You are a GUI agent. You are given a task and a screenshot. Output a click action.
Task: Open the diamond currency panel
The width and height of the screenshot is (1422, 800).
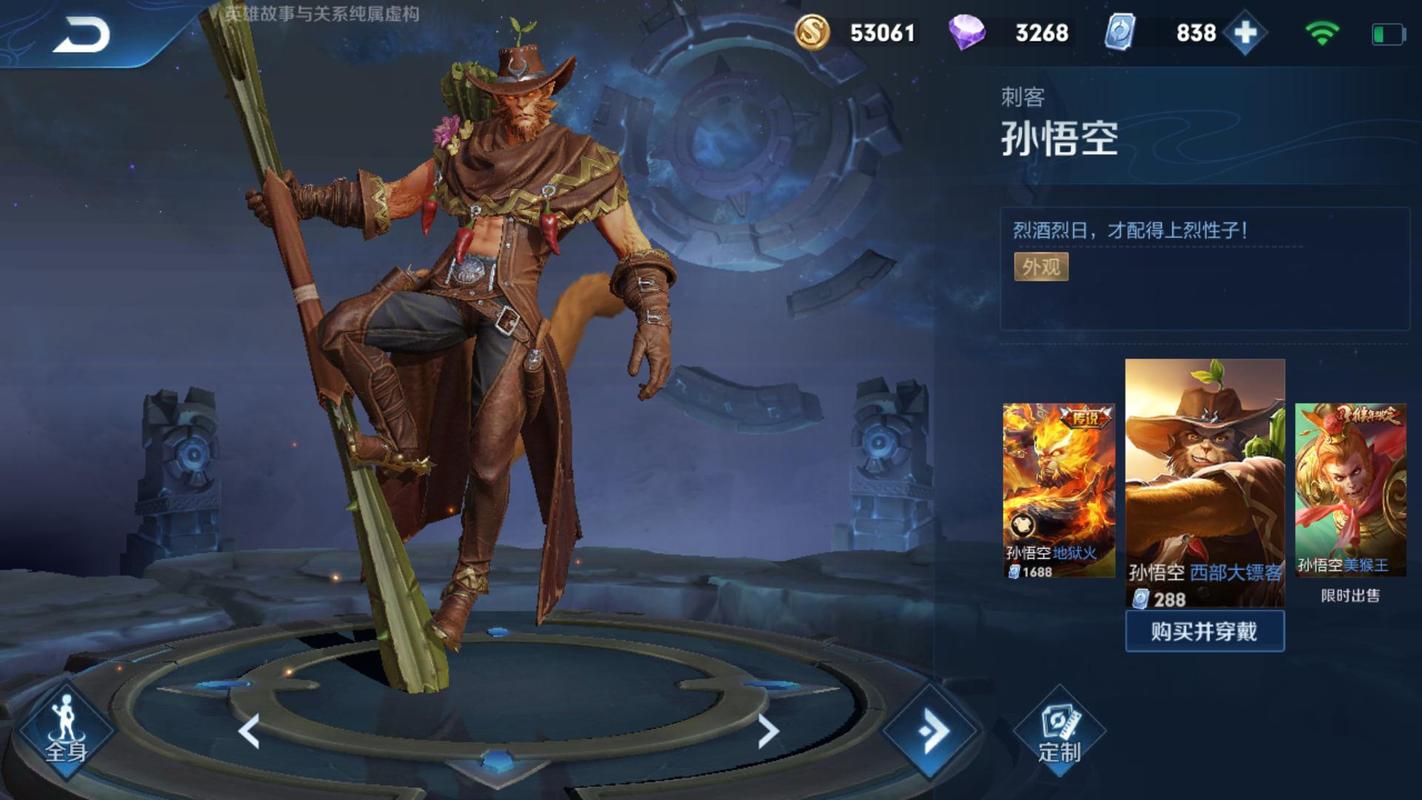[x=966, y=32]
